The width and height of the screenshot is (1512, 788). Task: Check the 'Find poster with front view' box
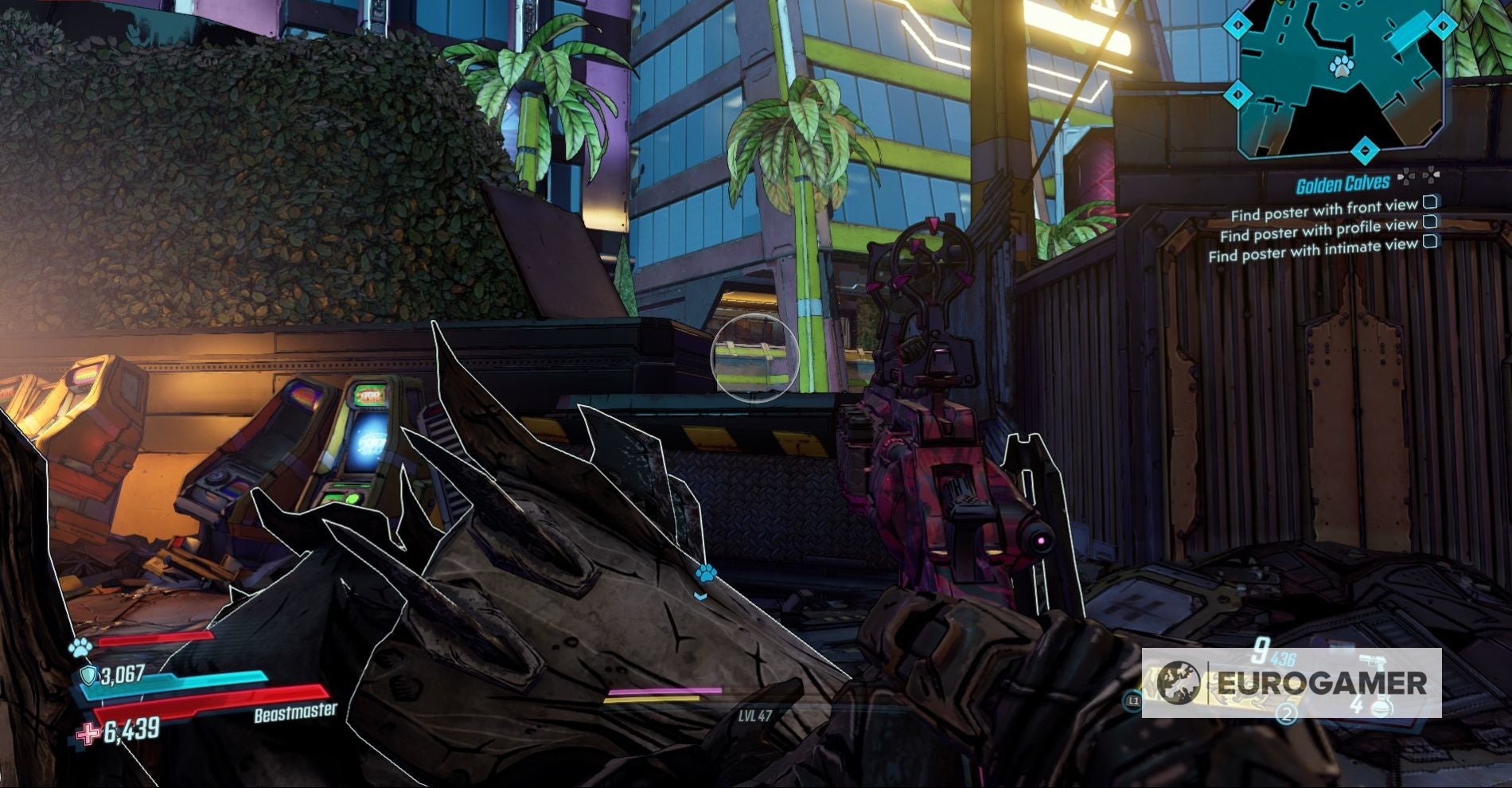tap(1430, 202)
